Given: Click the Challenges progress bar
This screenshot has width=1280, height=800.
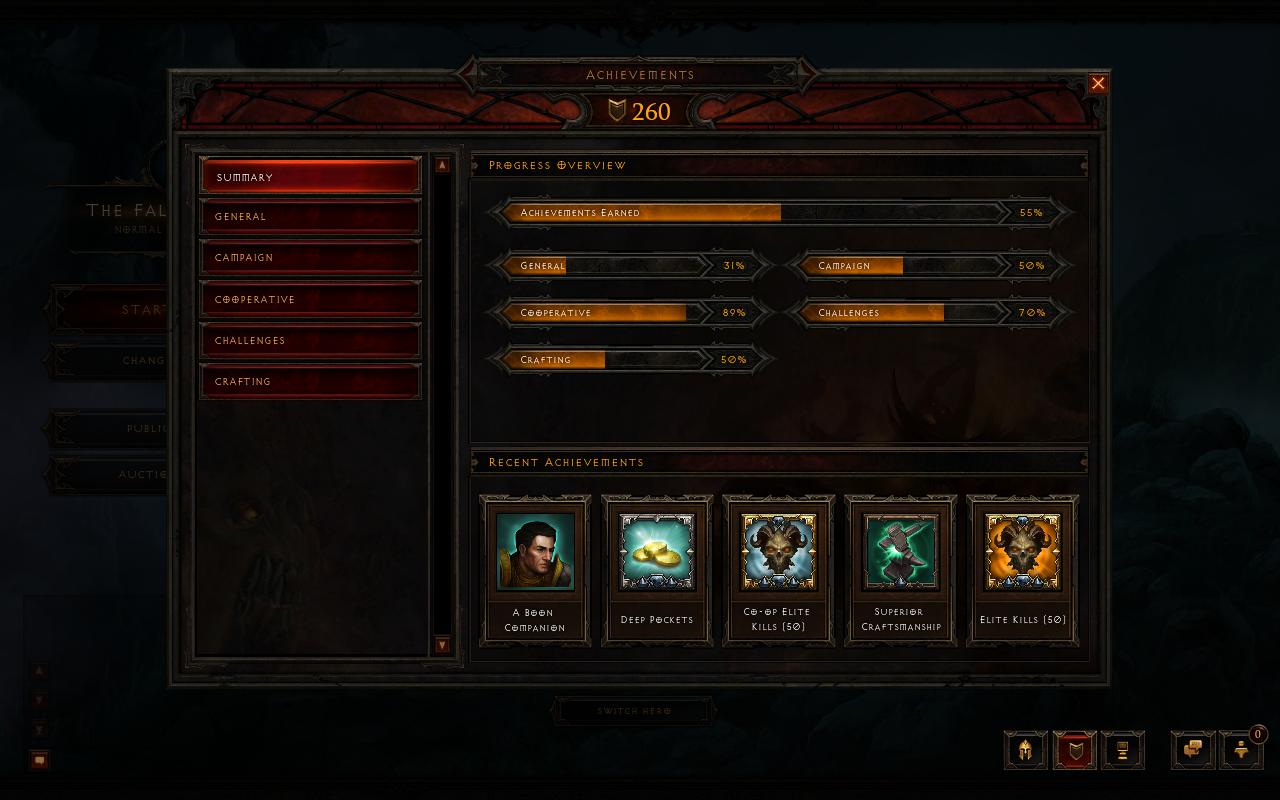Looking at the screenshot, I should click(x=930, y=313).
